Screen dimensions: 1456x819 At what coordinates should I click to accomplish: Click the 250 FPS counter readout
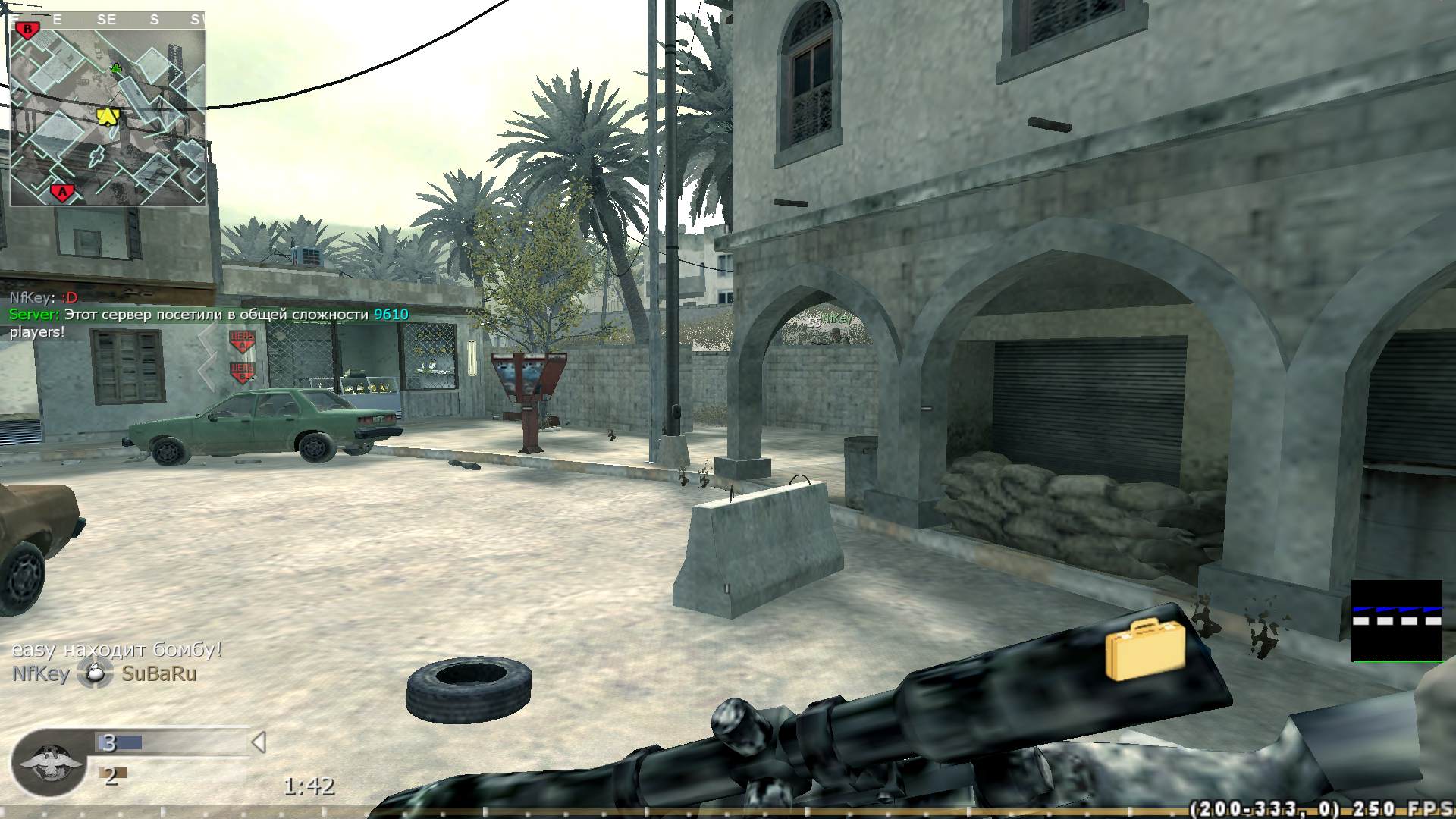click(x=1402, y=806)
